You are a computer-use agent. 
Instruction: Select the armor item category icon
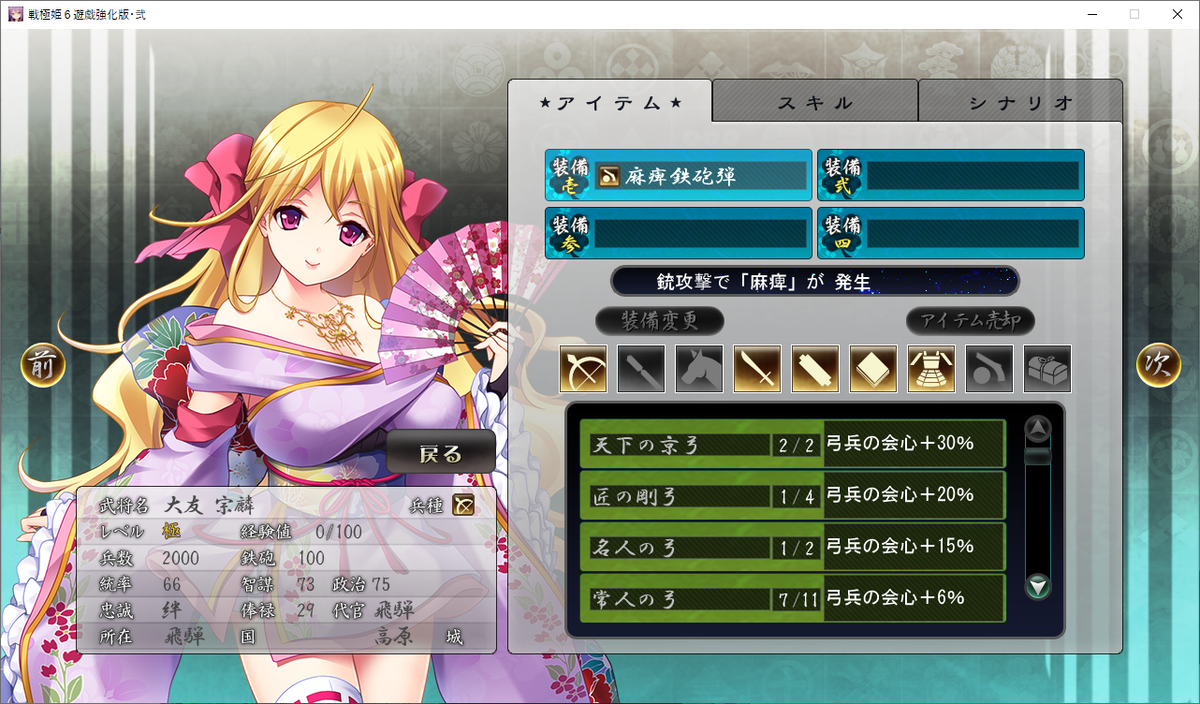point(931,369)
